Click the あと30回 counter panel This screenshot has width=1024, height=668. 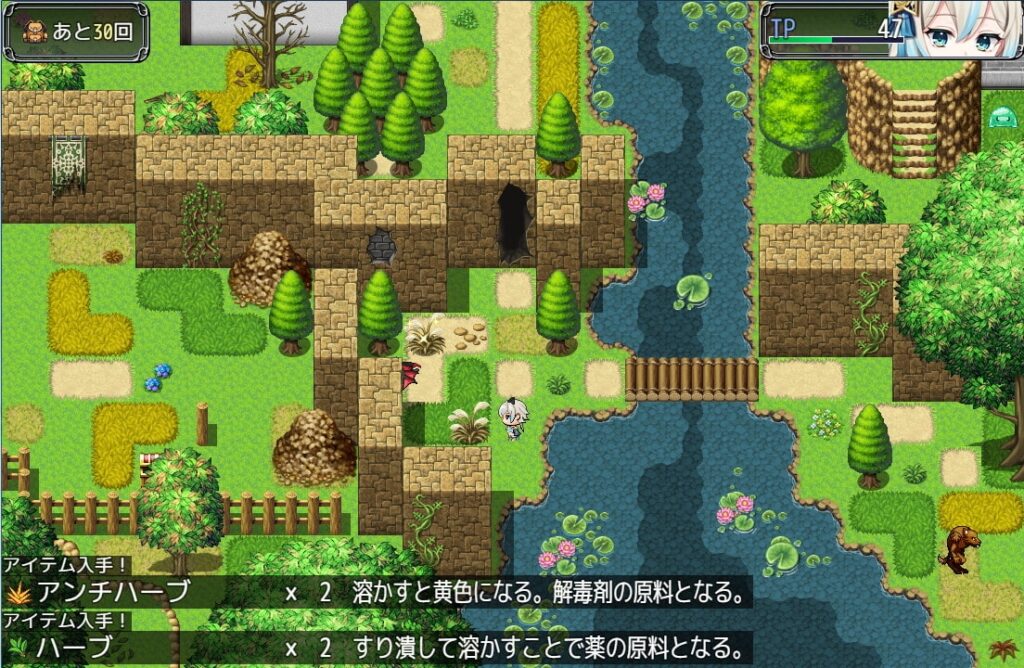[76, 31]
